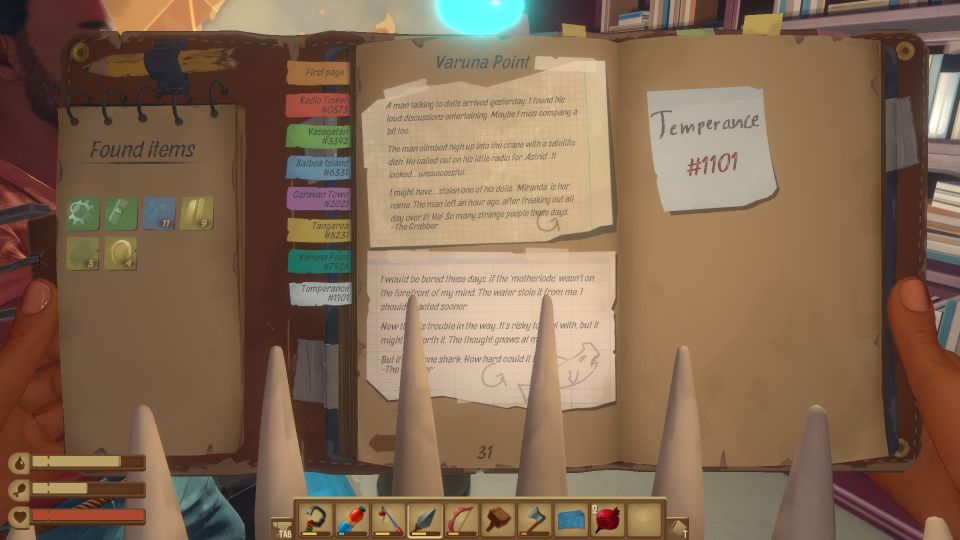960x540 pixels.
Task: Turn back with the previous page arrow
Action: coord(381,443)
